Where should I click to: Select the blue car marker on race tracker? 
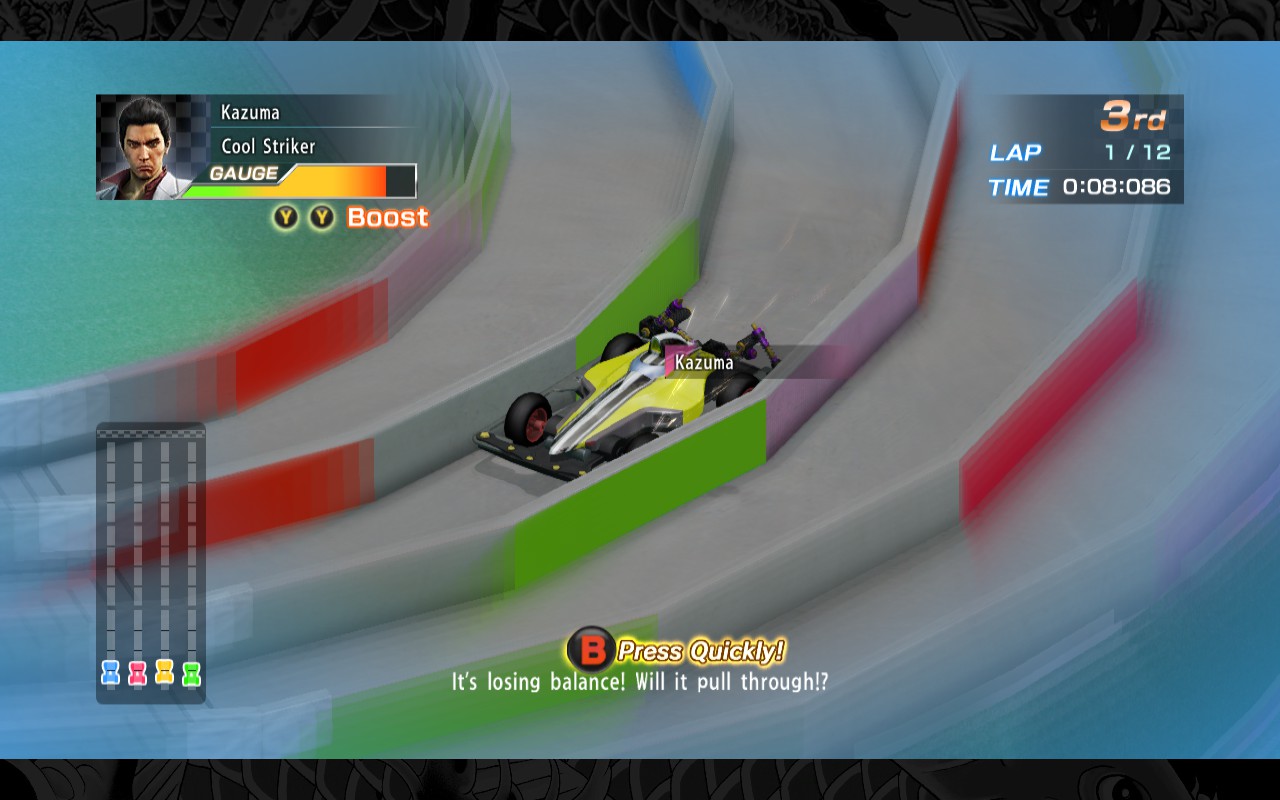(111, 673)
